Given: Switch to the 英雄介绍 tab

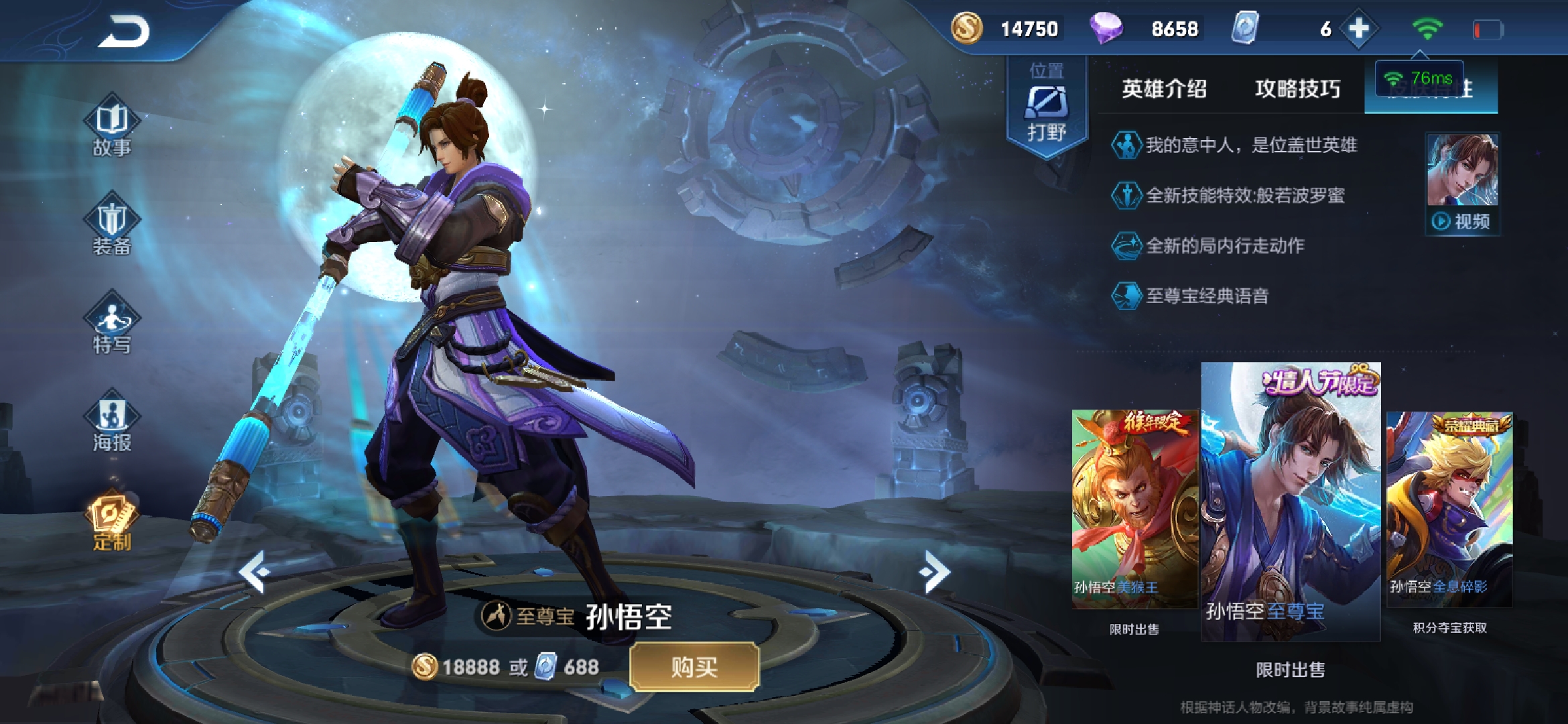Looking at the screenshot, I should coord(1164,88).
